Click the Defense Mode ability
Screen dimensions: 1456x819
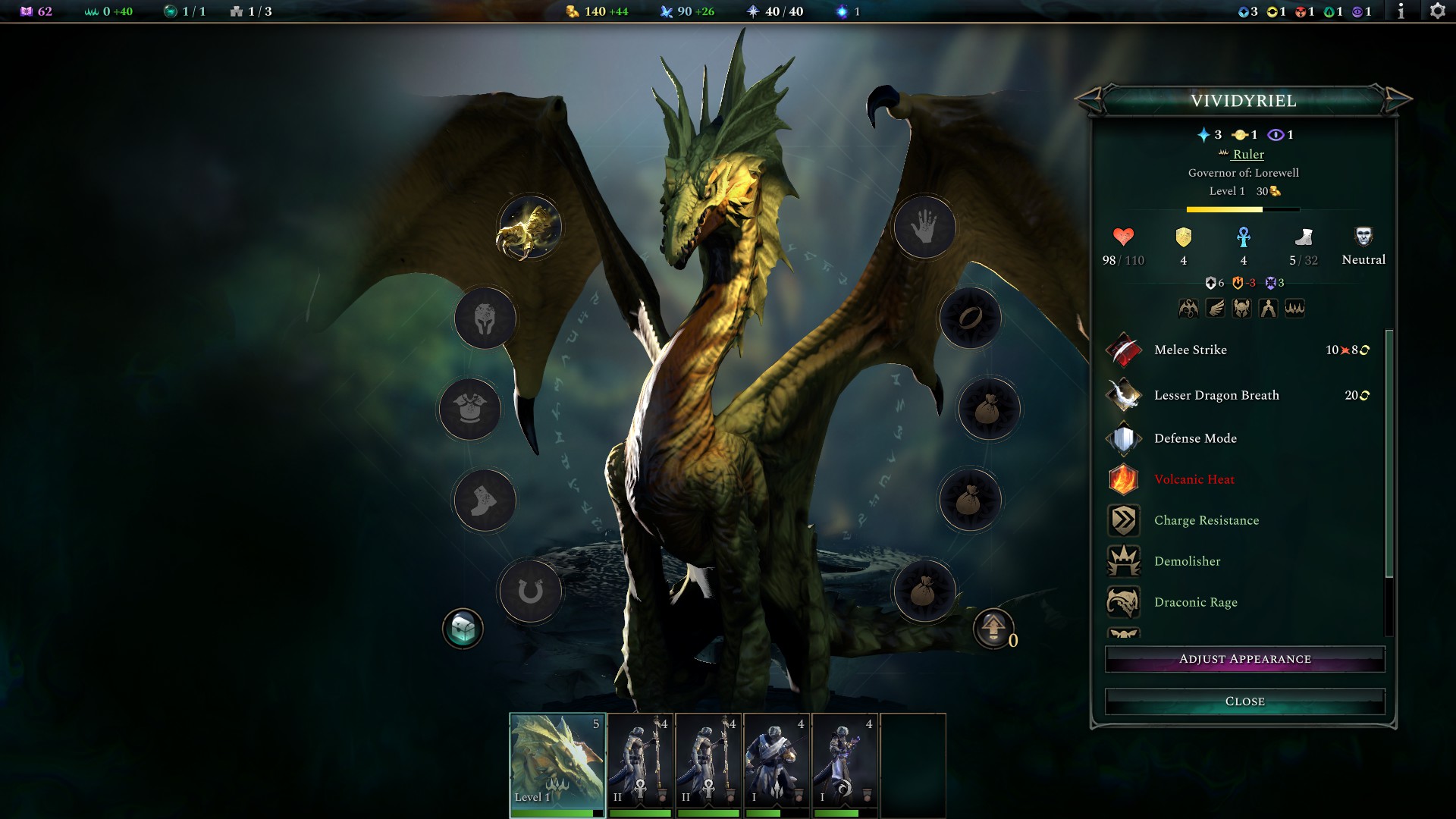click(1194, 438)
